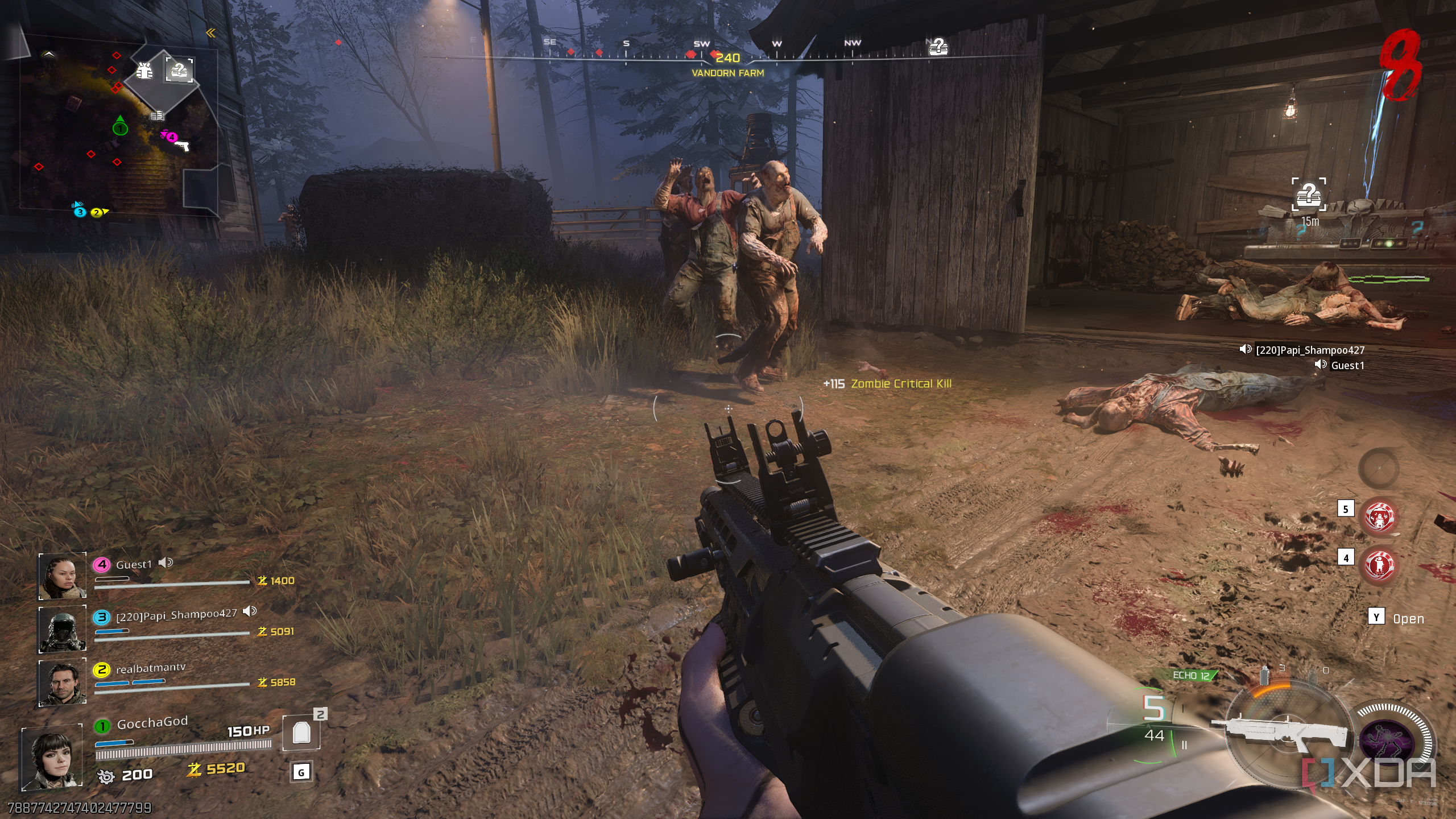The image size is (1456, 819).
Task: Click the mystery box objective marker showing 15m
Action: click(1309, 195)
